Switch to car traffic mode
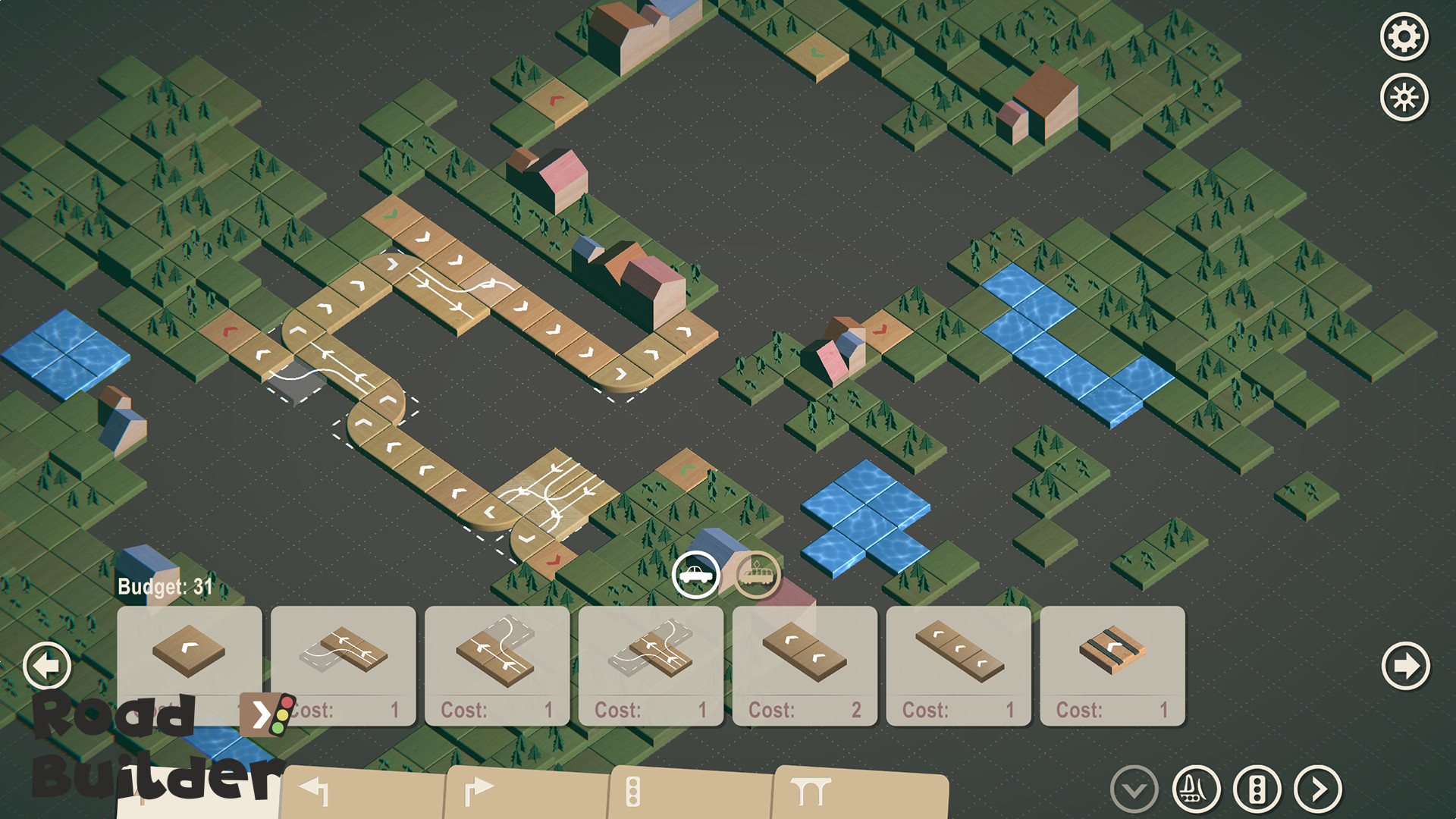 coord(696,575)
